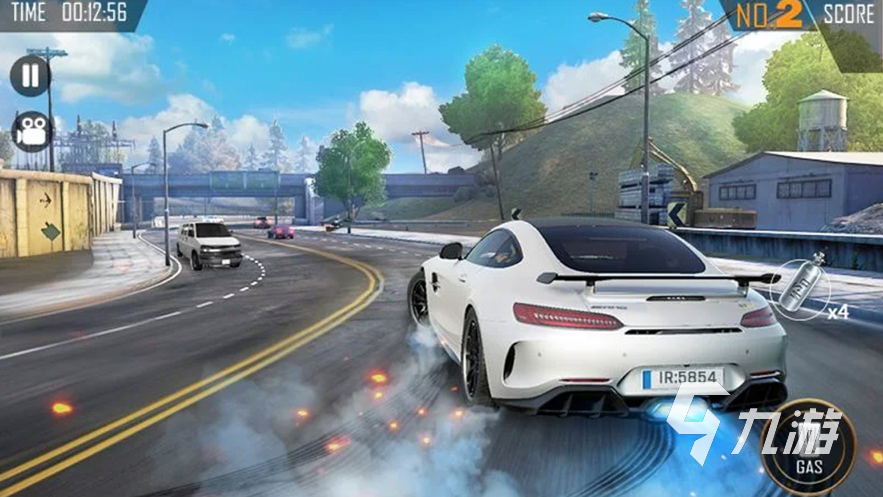Pause the race
Image resolution: width=883 pixels, height=497 pixels.
click(x=30, y=77)
